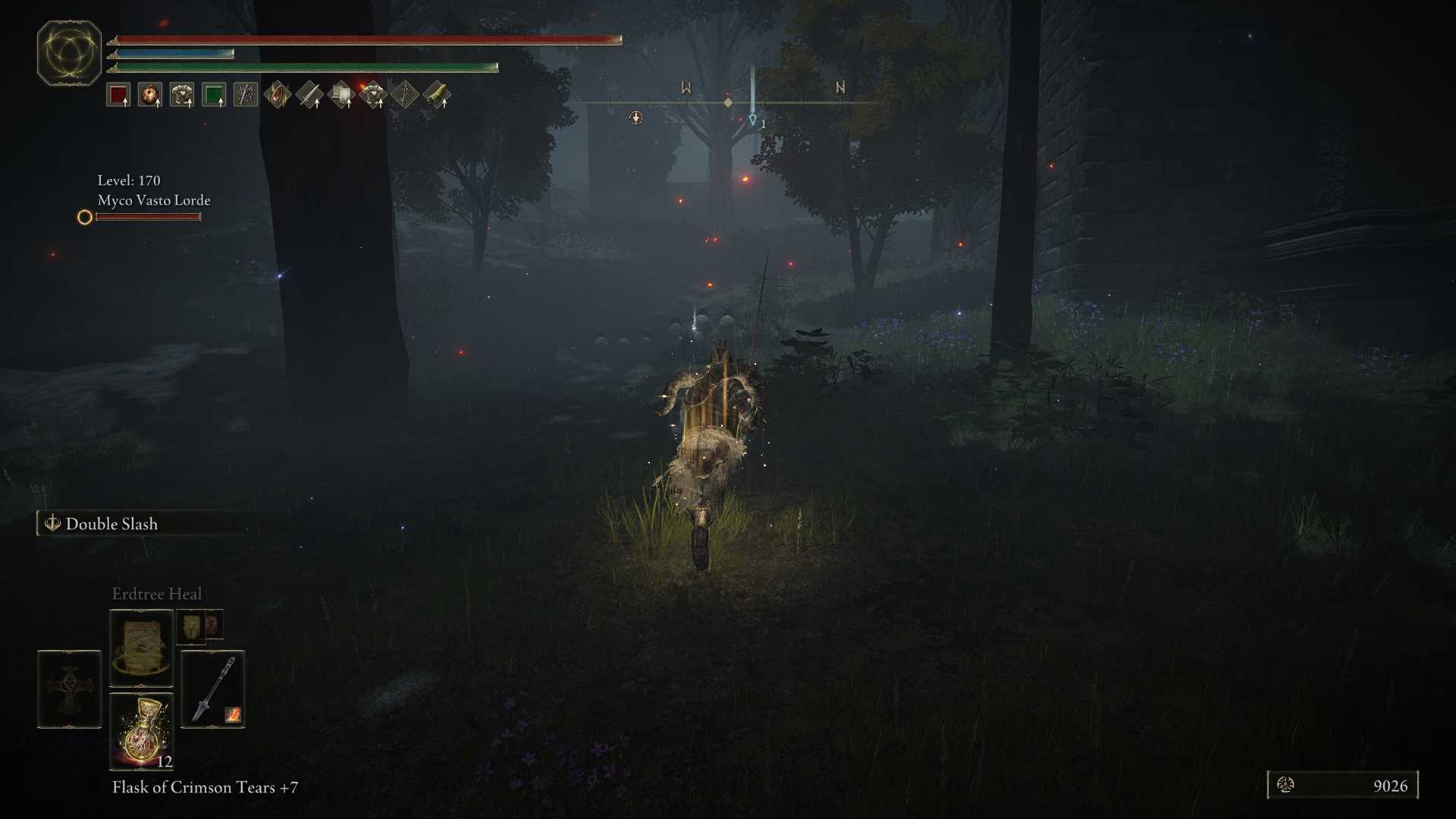Click the left-hand cross seal slot
The image size is (1456, 819).
coord(69,689)
